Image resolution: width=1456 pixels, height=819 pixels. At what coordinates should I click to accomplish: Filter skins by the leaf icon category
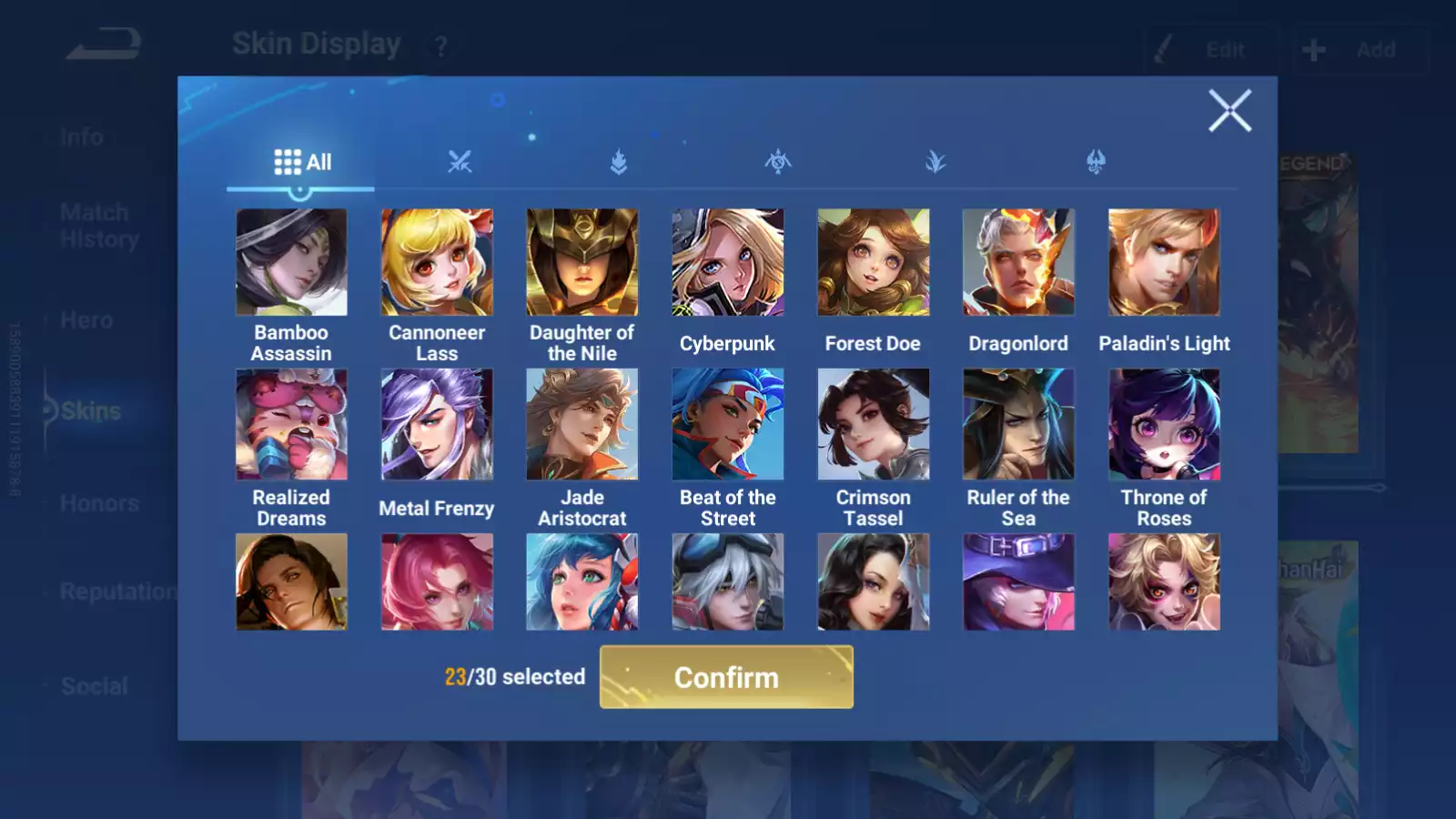935,163
